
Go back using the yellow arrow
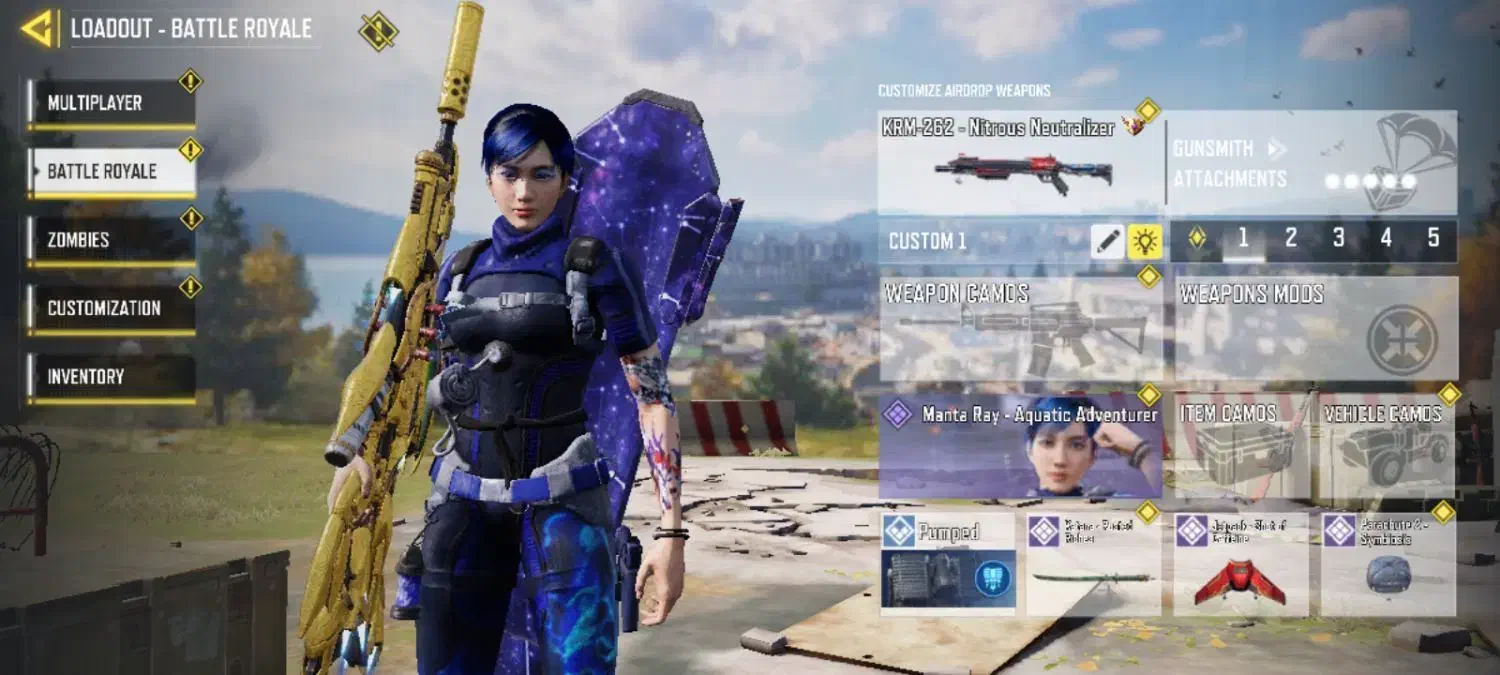point(38,28)
